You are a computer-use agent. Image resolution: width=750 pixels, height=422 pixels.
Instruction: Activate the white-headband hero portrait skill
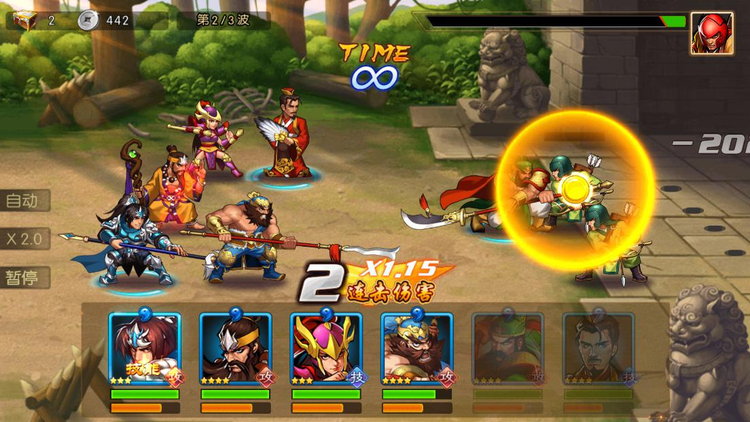145,350
